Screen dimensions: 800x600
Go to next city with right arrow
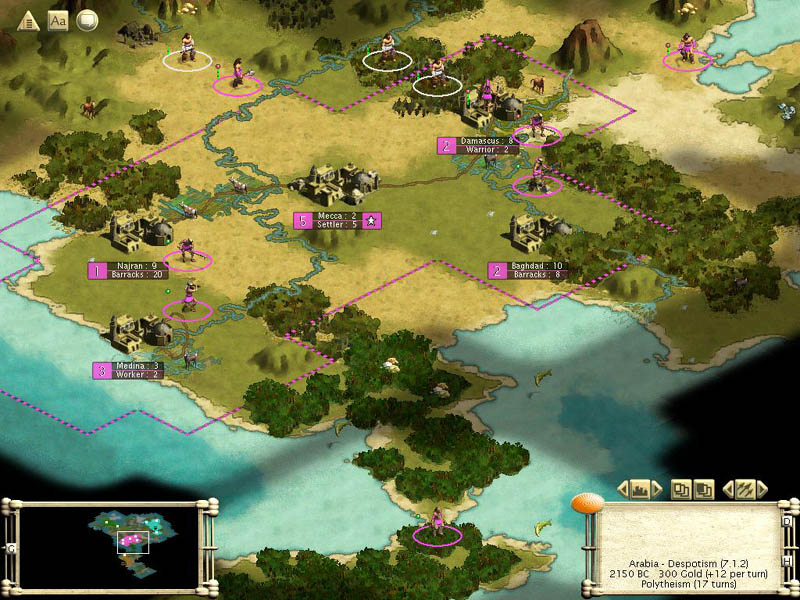point(659,489)
